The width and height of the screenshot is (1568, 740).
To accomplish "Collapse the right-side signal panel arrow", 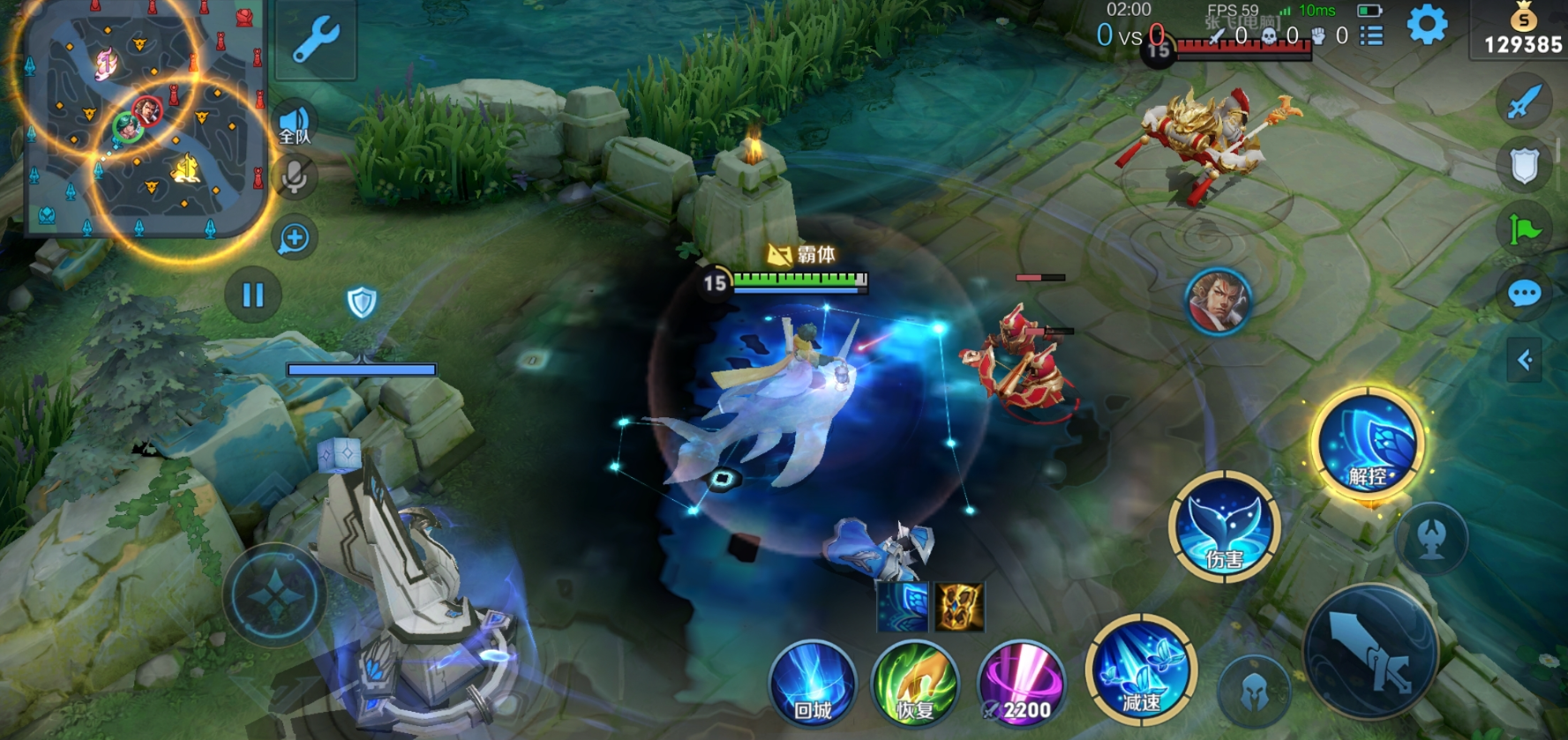I will [1524, 360].
